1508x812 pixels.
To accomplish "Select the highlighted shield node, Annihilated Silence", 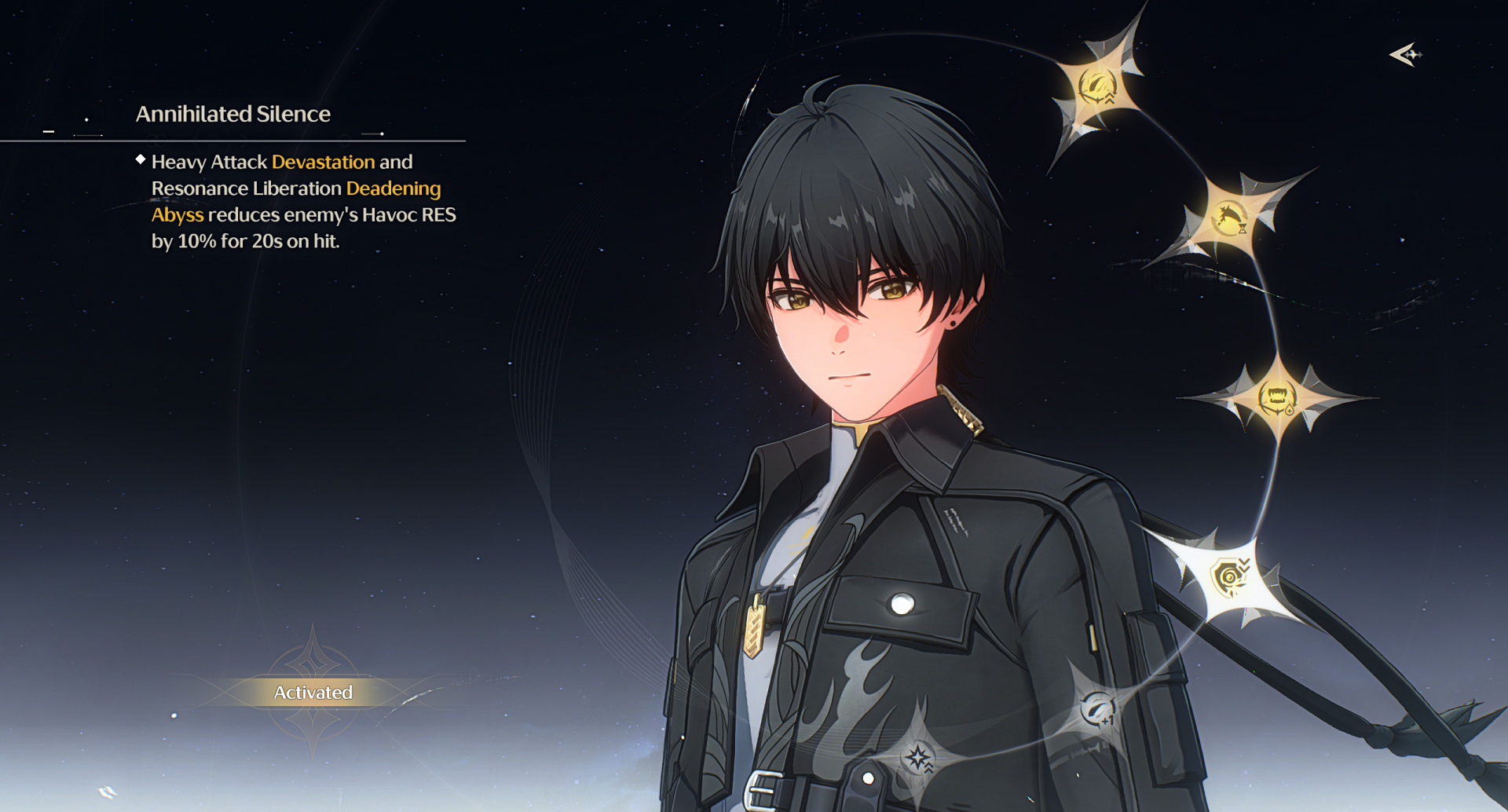I will point(1230,578).
